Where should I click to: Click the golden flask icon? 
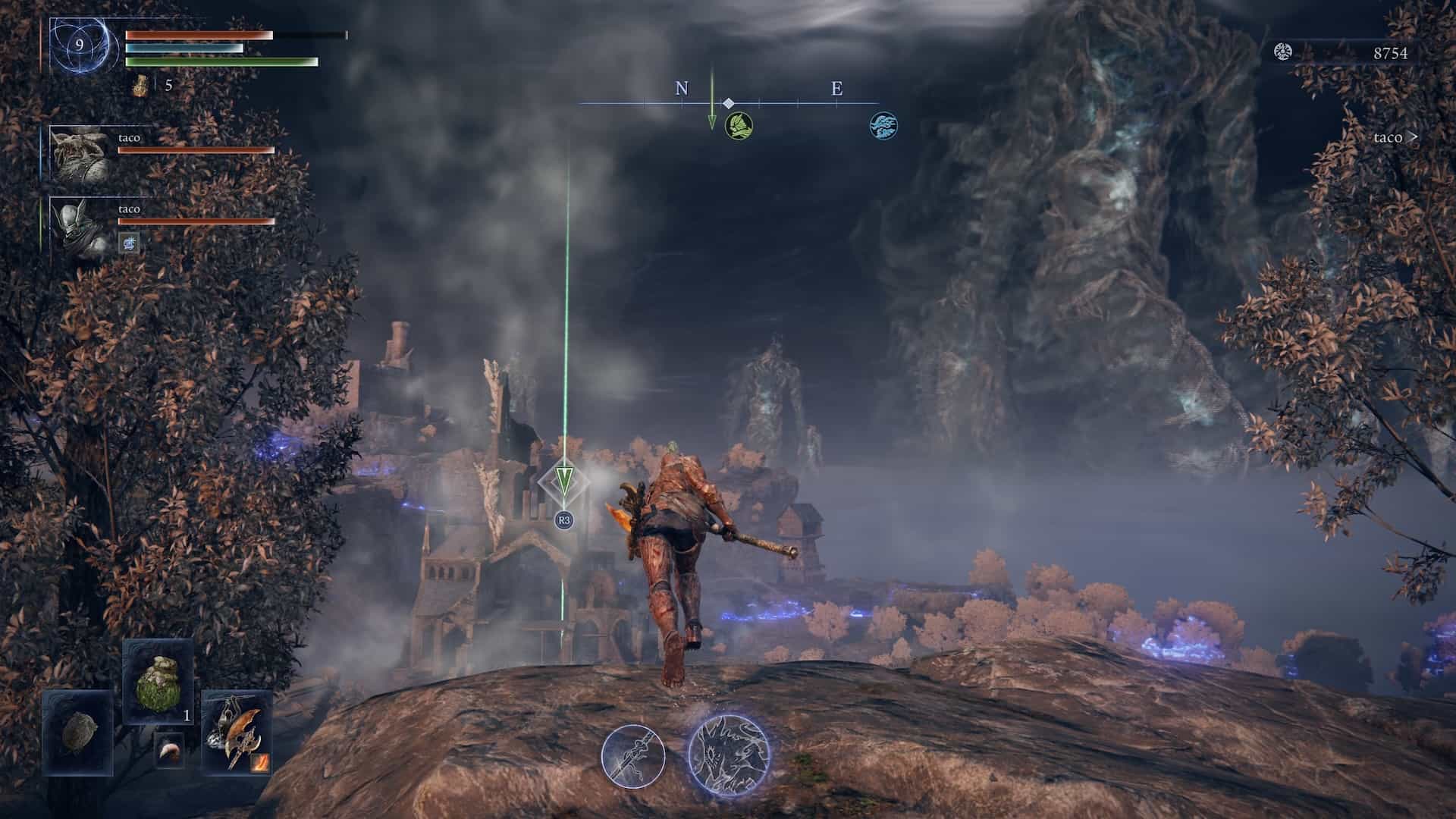(x=140, y=86)
